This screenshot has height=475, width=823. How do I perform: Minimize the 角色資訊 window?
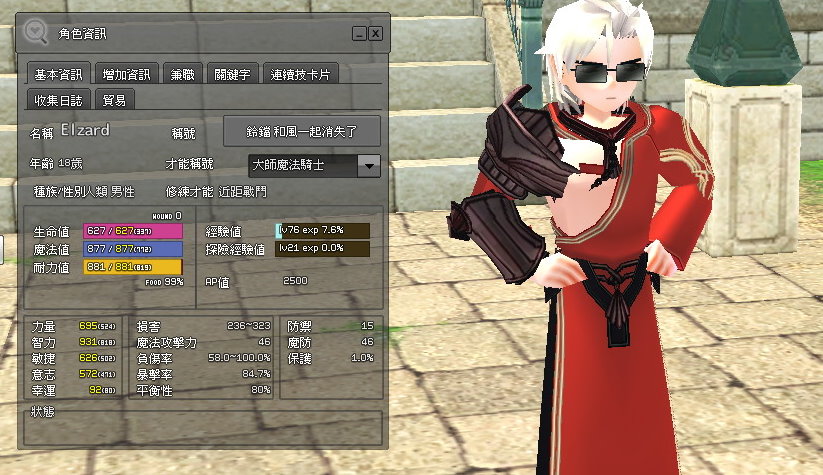pyautogui.click(x=358, y=33)
